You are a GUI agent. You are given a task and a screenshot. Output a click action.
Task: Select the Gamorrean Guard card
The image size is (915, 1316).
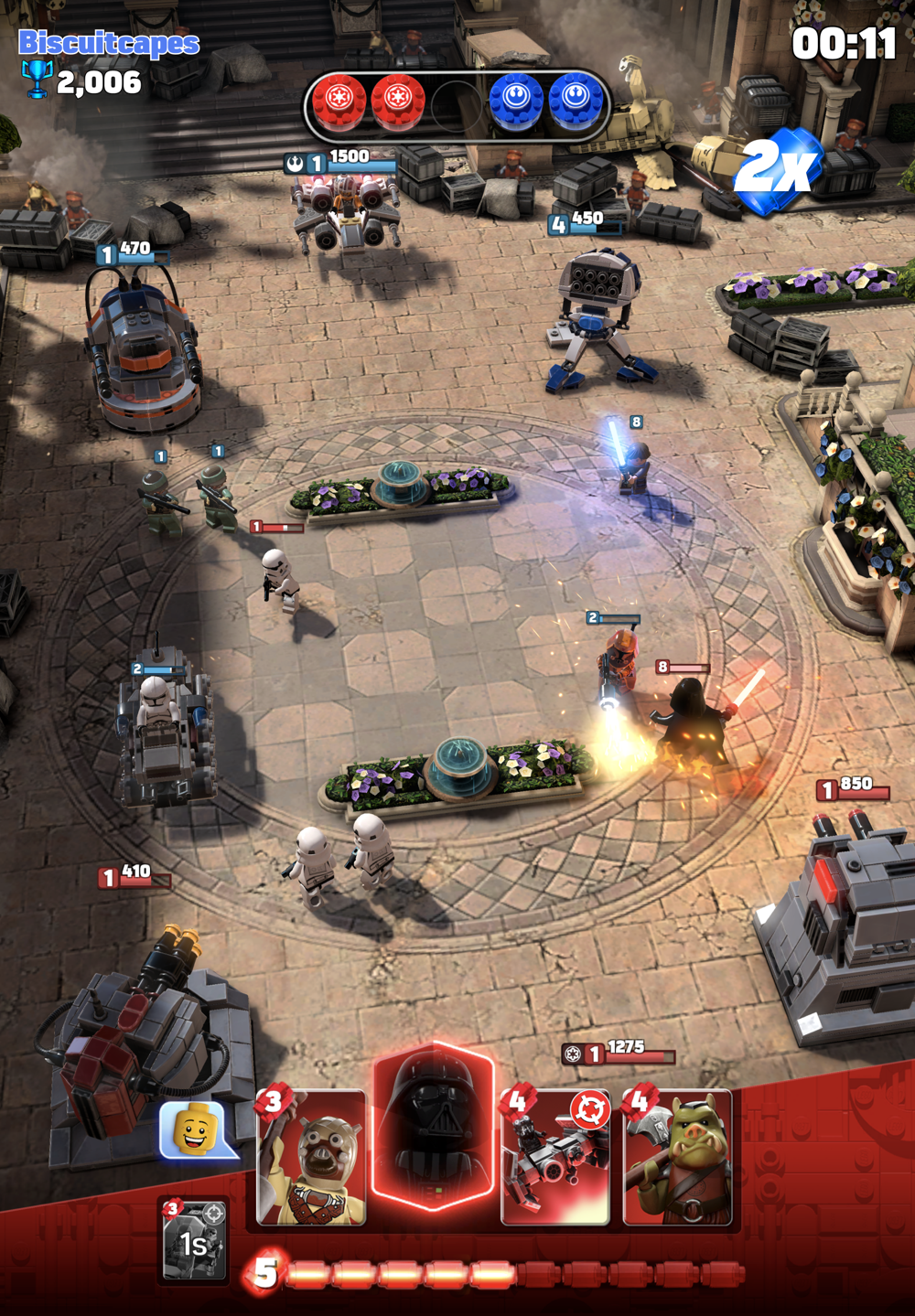tap(677, 1158)
